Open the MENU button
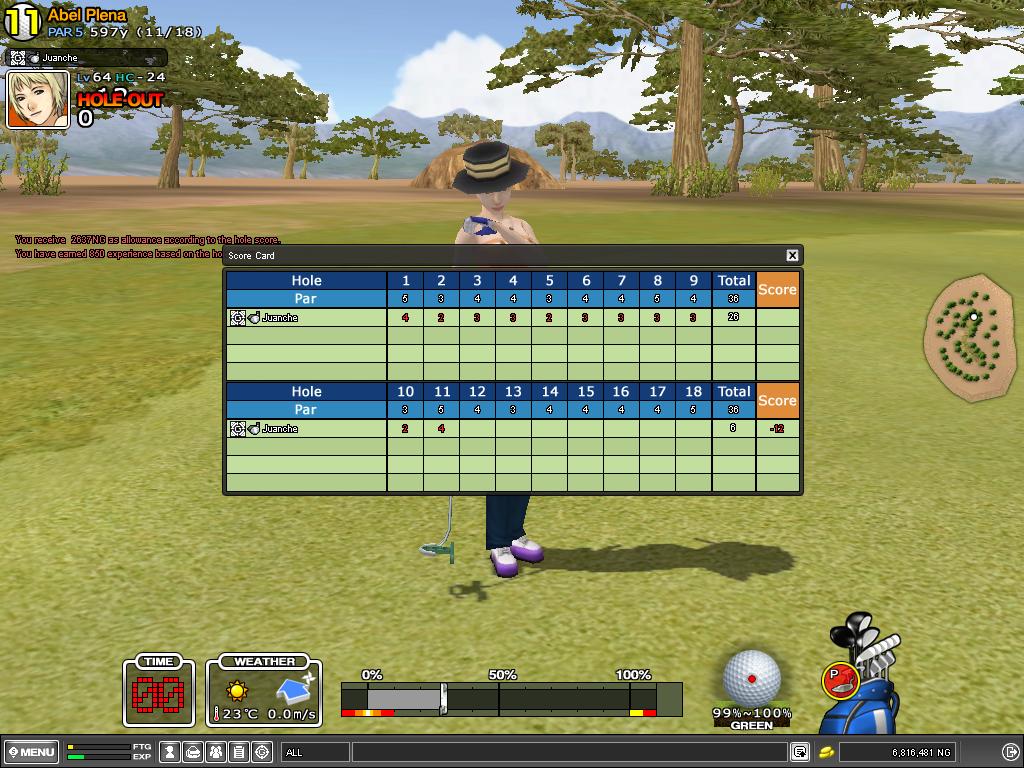 point(31,752)
